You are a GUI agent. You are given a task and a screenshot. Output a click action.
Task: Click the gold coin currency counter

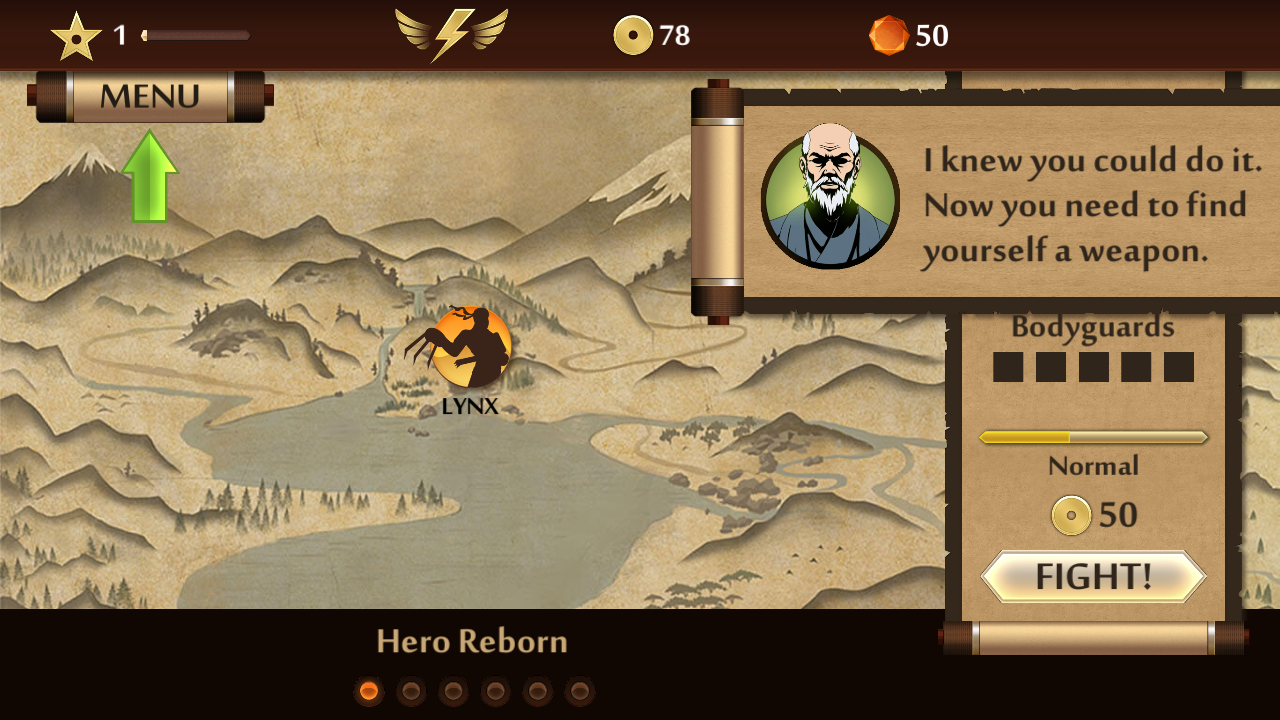coord(652,36)
